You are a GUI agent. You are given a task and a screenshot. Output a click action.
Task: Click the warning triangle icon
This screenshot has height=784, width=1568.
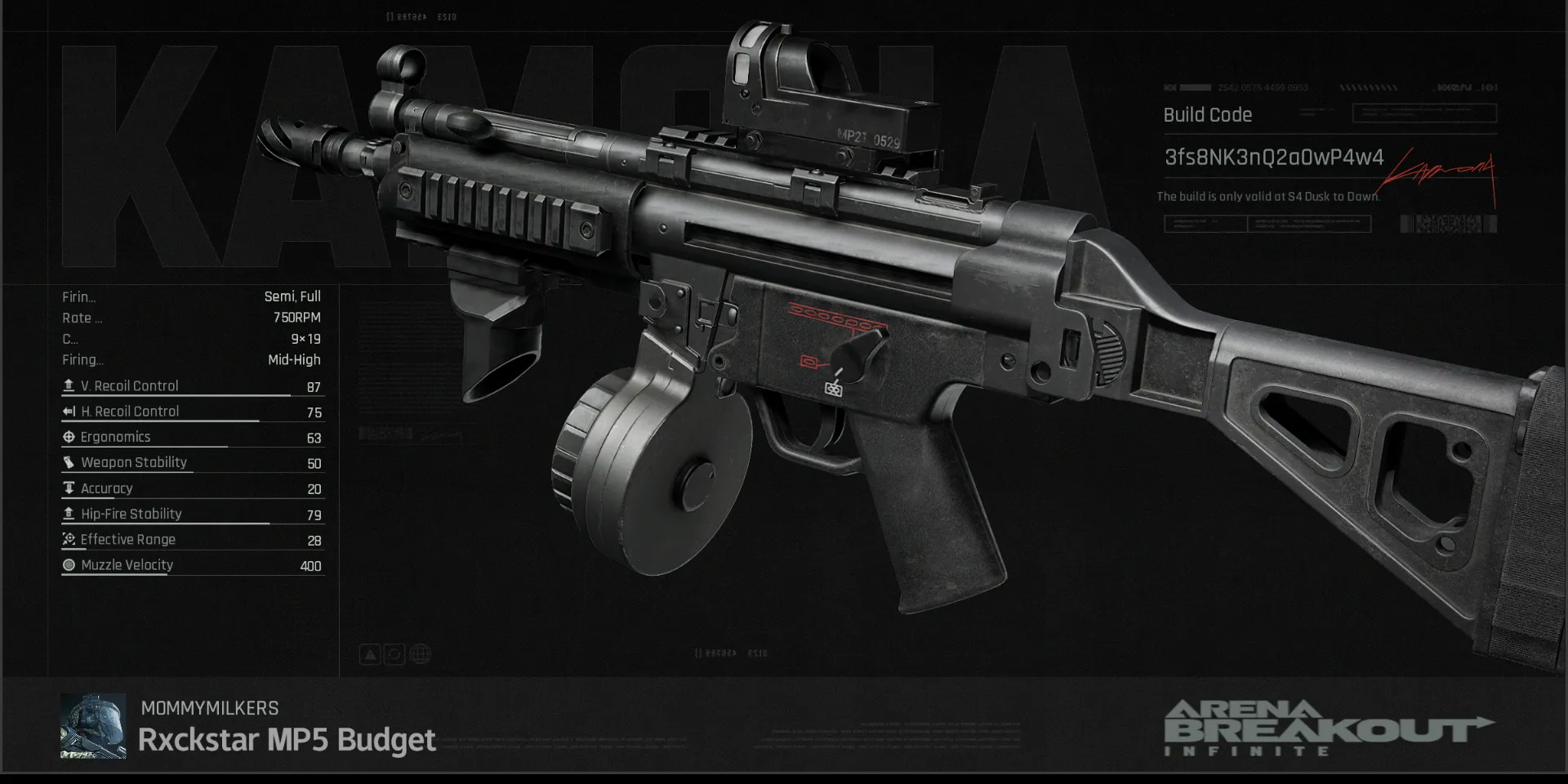(x=370, y=654)
